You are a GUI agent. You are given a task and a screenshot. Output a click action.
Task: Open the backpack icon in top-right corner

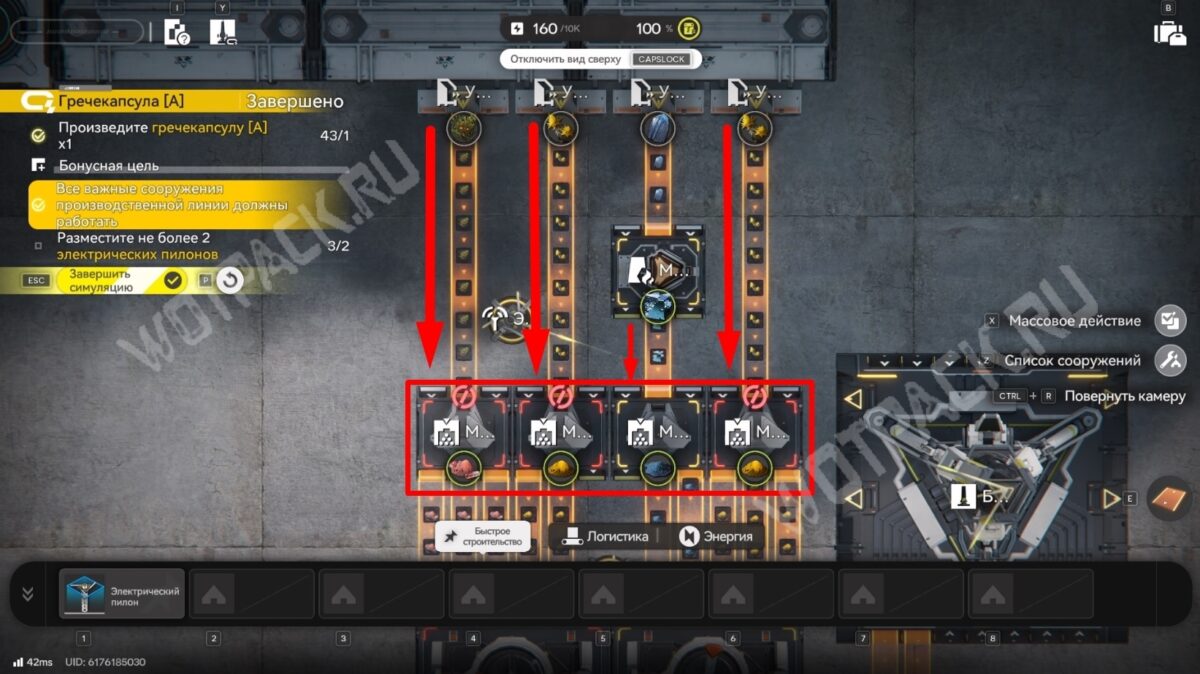(x=1169, y=31)
